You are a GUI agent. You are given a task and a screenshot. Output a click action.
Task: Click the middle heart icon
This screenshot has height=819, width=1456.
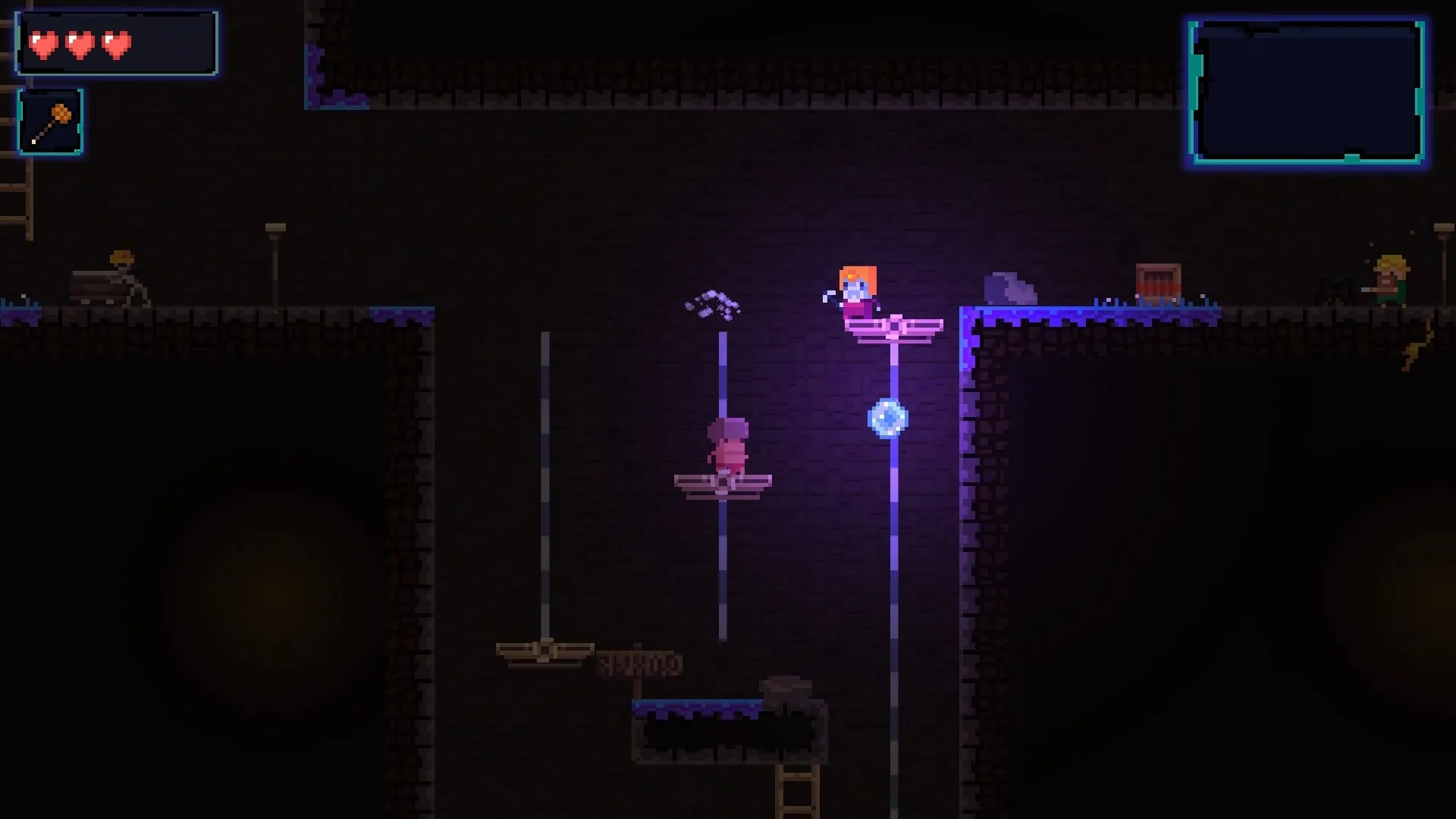(x=78, y=43)
